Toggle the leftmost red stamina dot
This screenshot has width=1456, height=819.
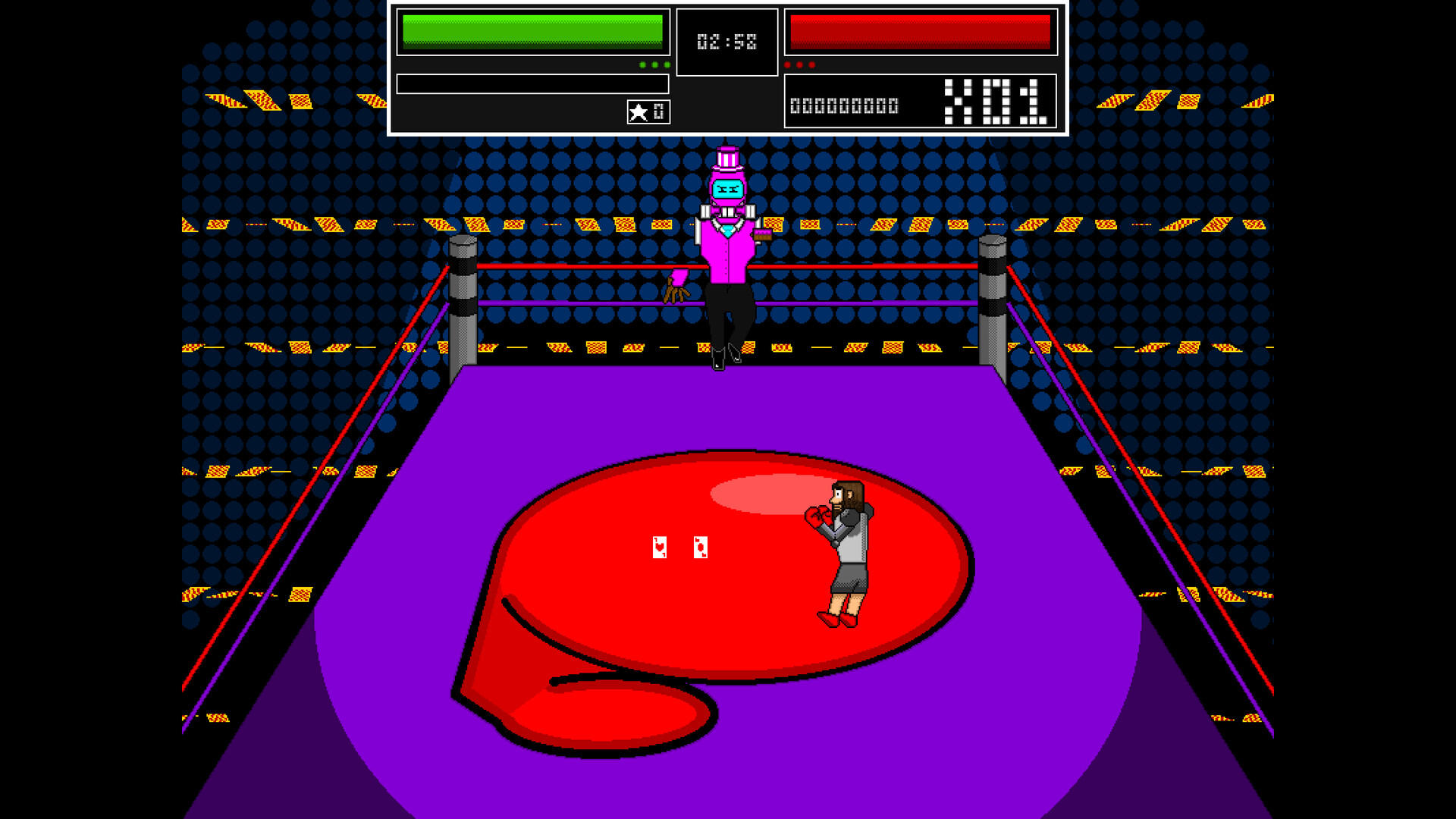(x=789, y=64)
